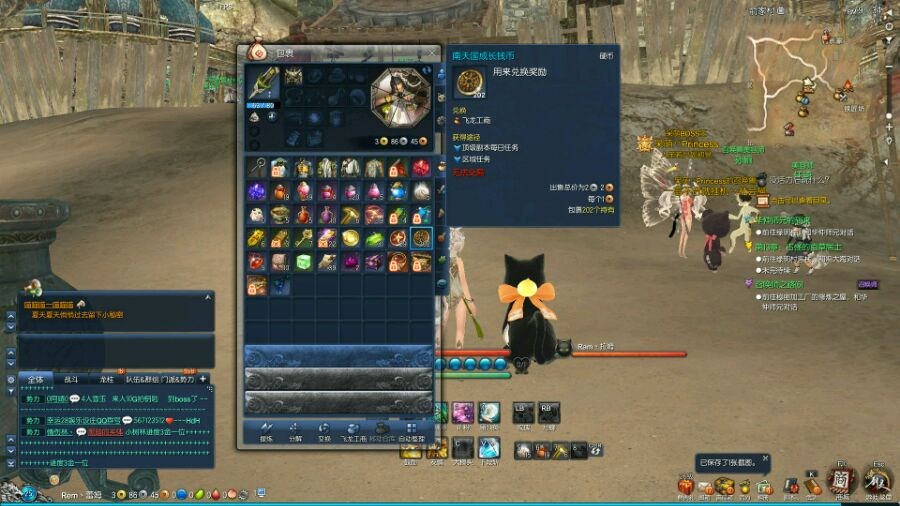
Task: Add a new chat tab with plus
Action: 203,379
